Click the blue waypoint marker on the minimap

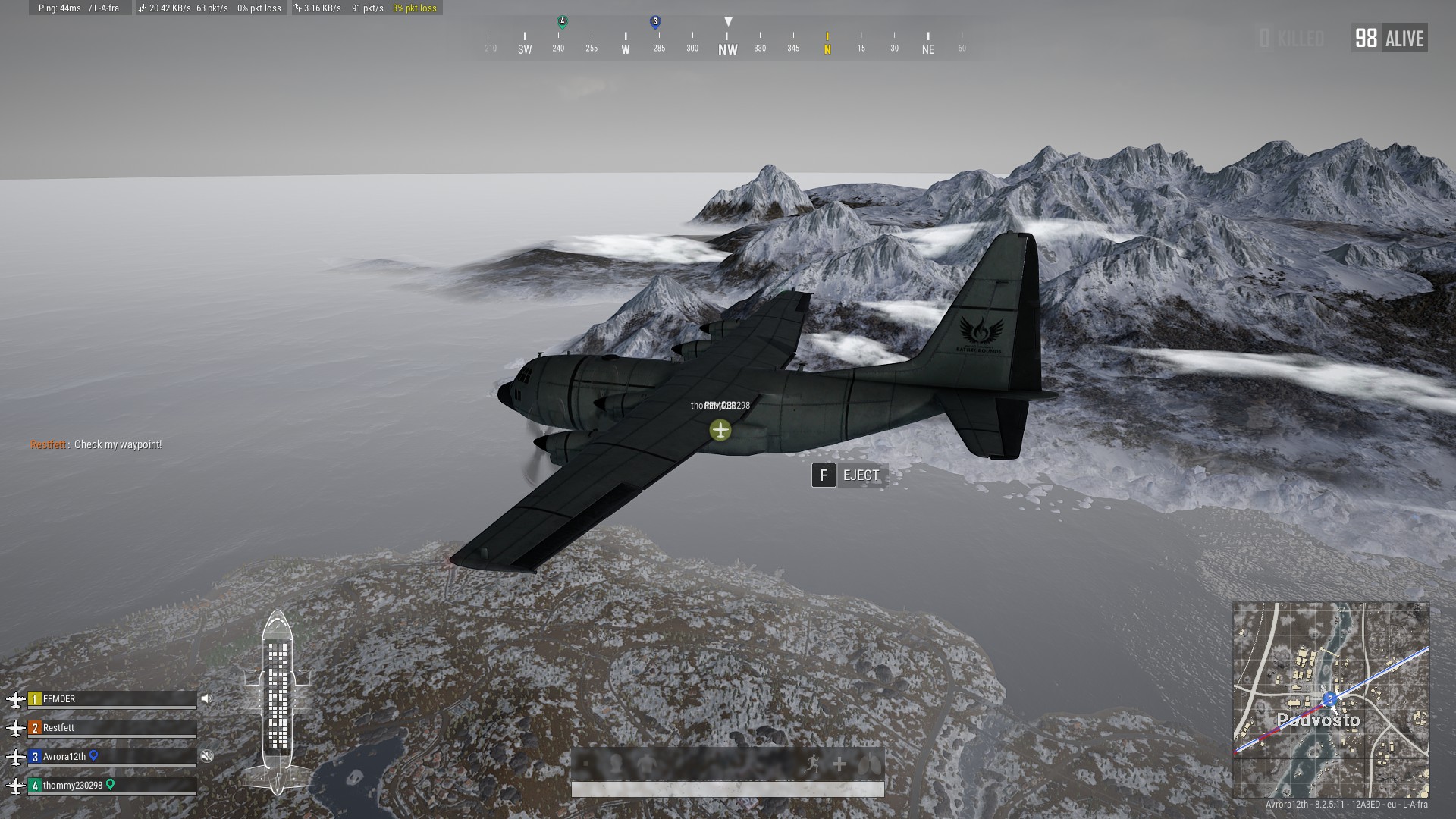point(1329,698)
